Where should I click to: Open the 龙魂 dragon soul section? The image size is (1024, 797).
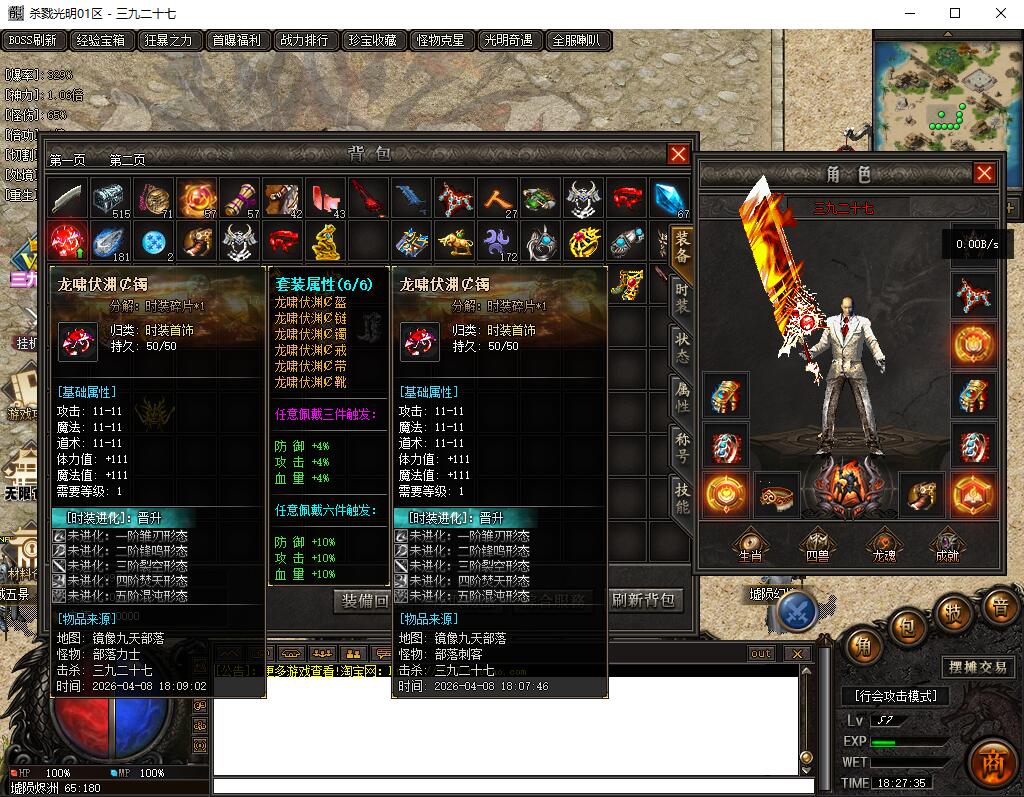tap(883, 543)
